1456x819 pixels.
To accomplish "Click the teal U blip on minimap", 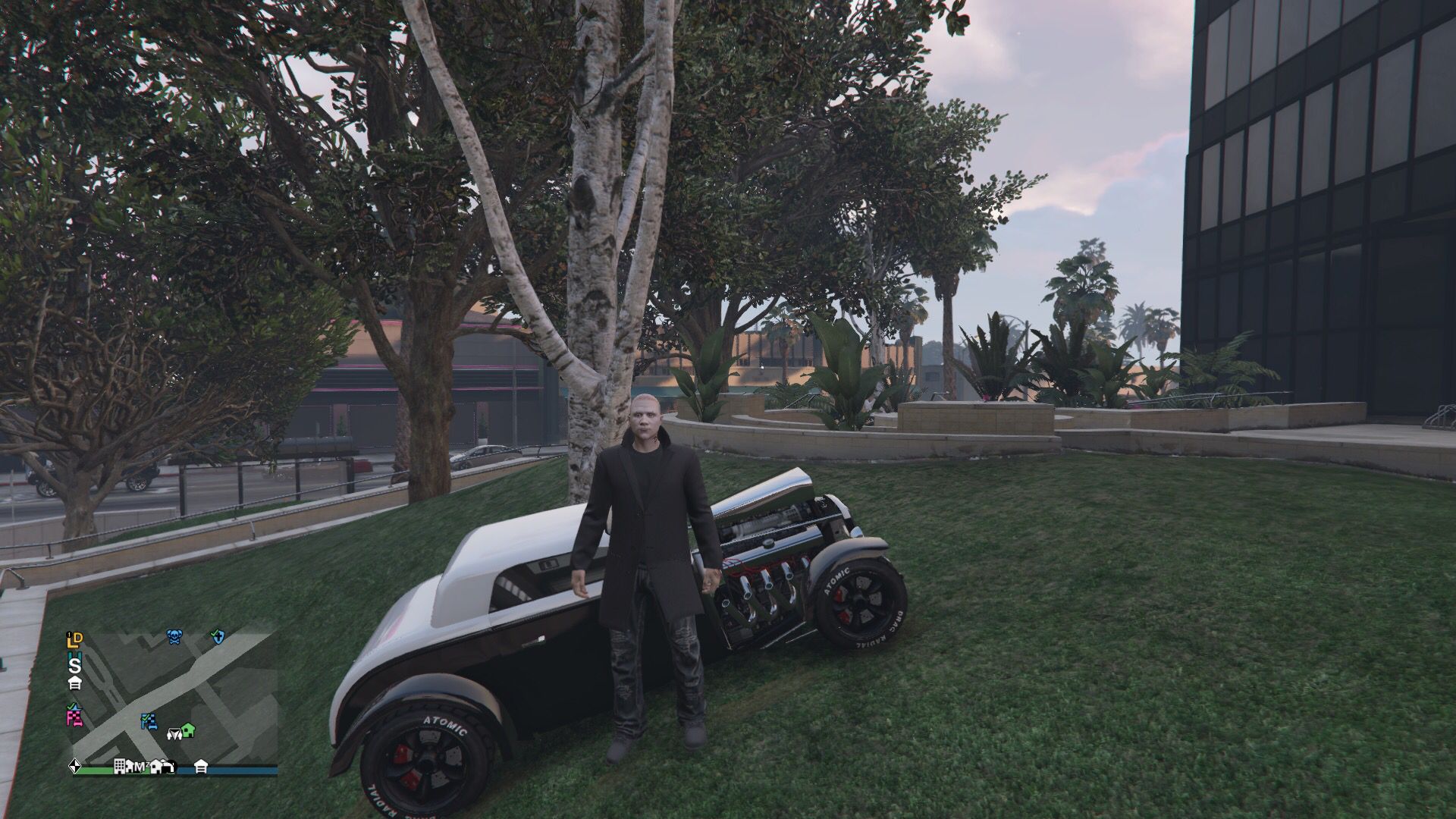I will [x=73, y=655].
